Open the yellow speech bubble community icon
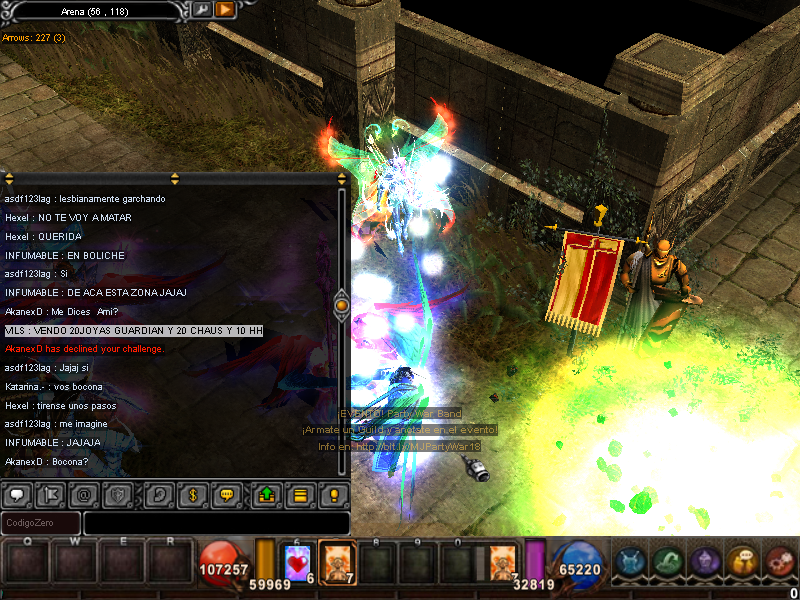Image resolution: width=800 pixels, height=600 pixels. (742, 563)
